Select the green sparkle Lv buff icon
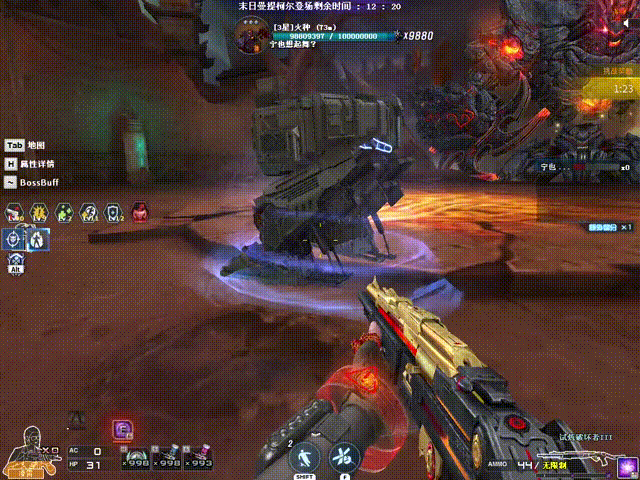 (64, 212)
